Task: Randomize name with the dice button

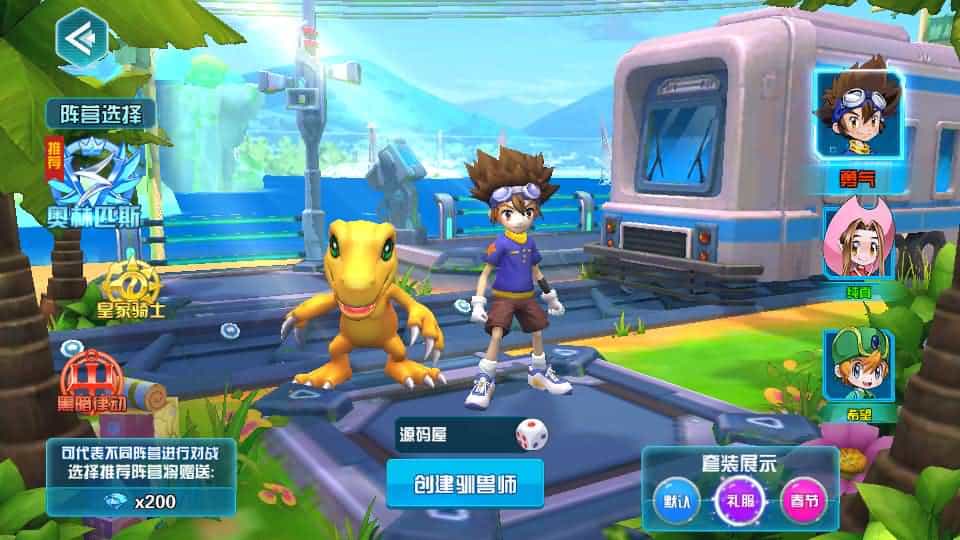Action: click(x=531, y=435)
